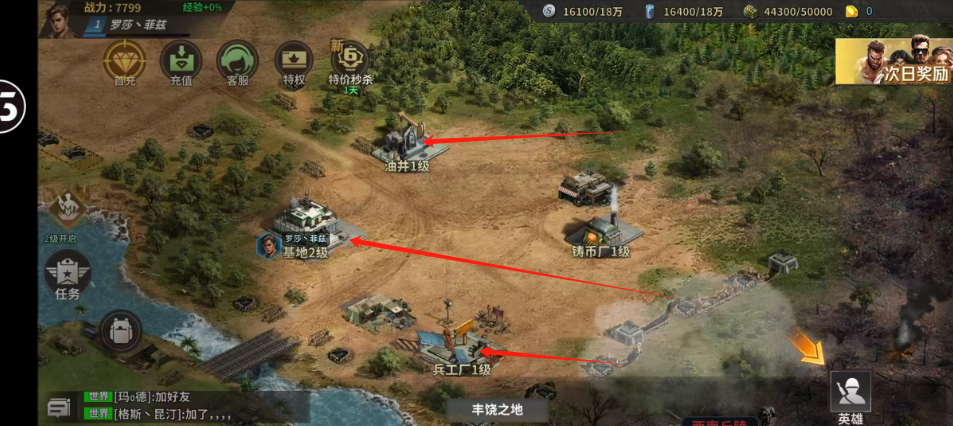Open the 特权 privileges menu

click(294, 60)
